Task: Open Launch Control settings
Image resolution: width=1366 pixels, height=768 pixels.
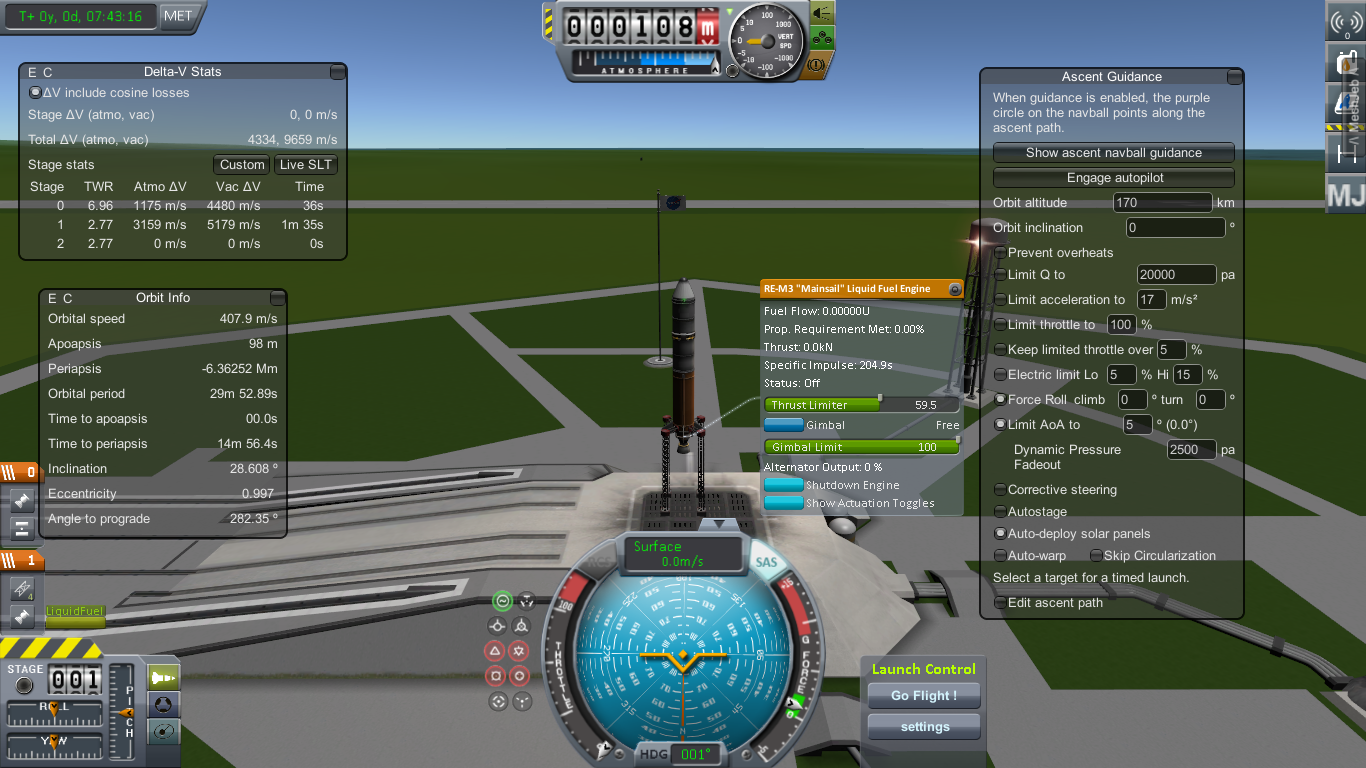Action: pyautogui.click(x=924, y=727)
